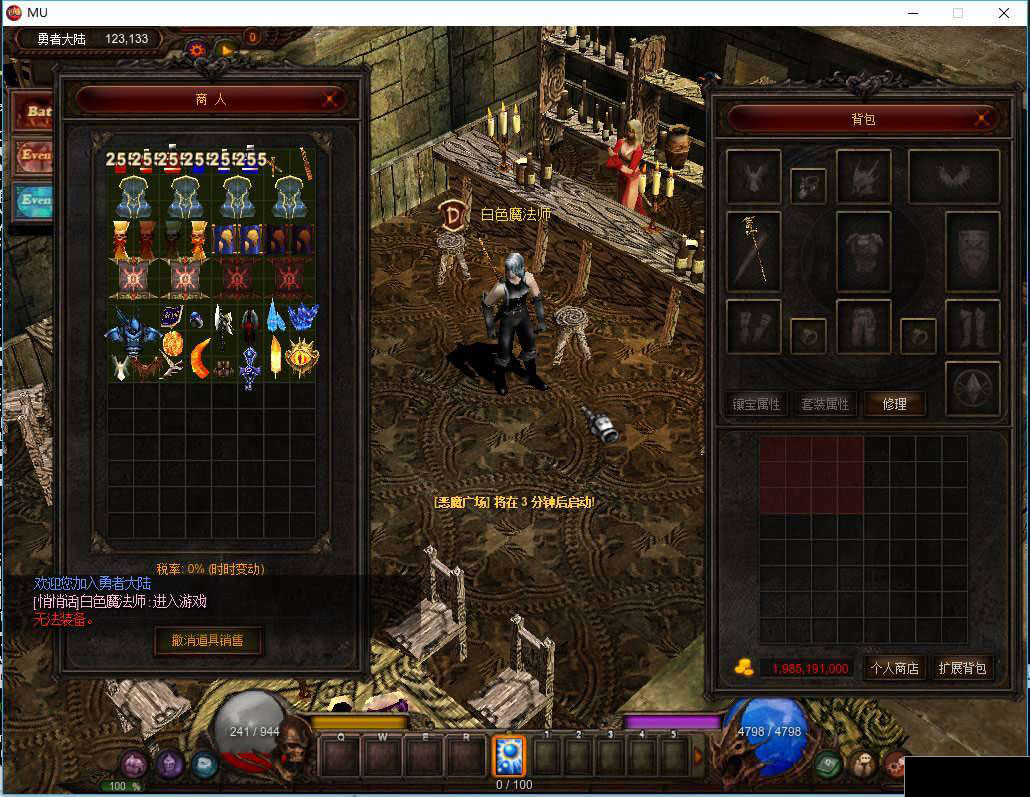
Task: Close the backpack inventory panel
Action: click(984, 119)
